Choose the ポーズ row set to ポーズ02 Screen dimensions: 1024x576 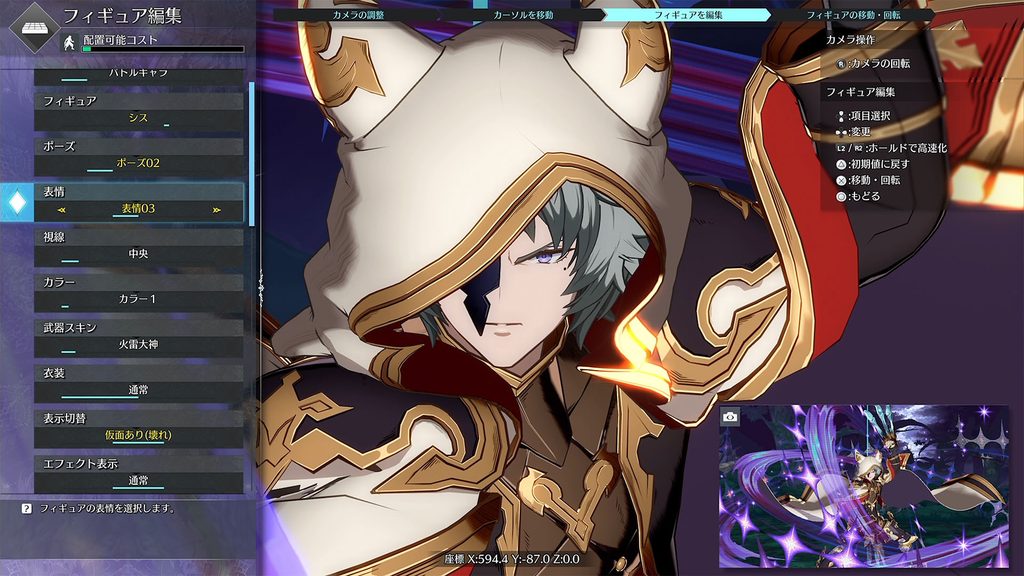pos(139,155)
